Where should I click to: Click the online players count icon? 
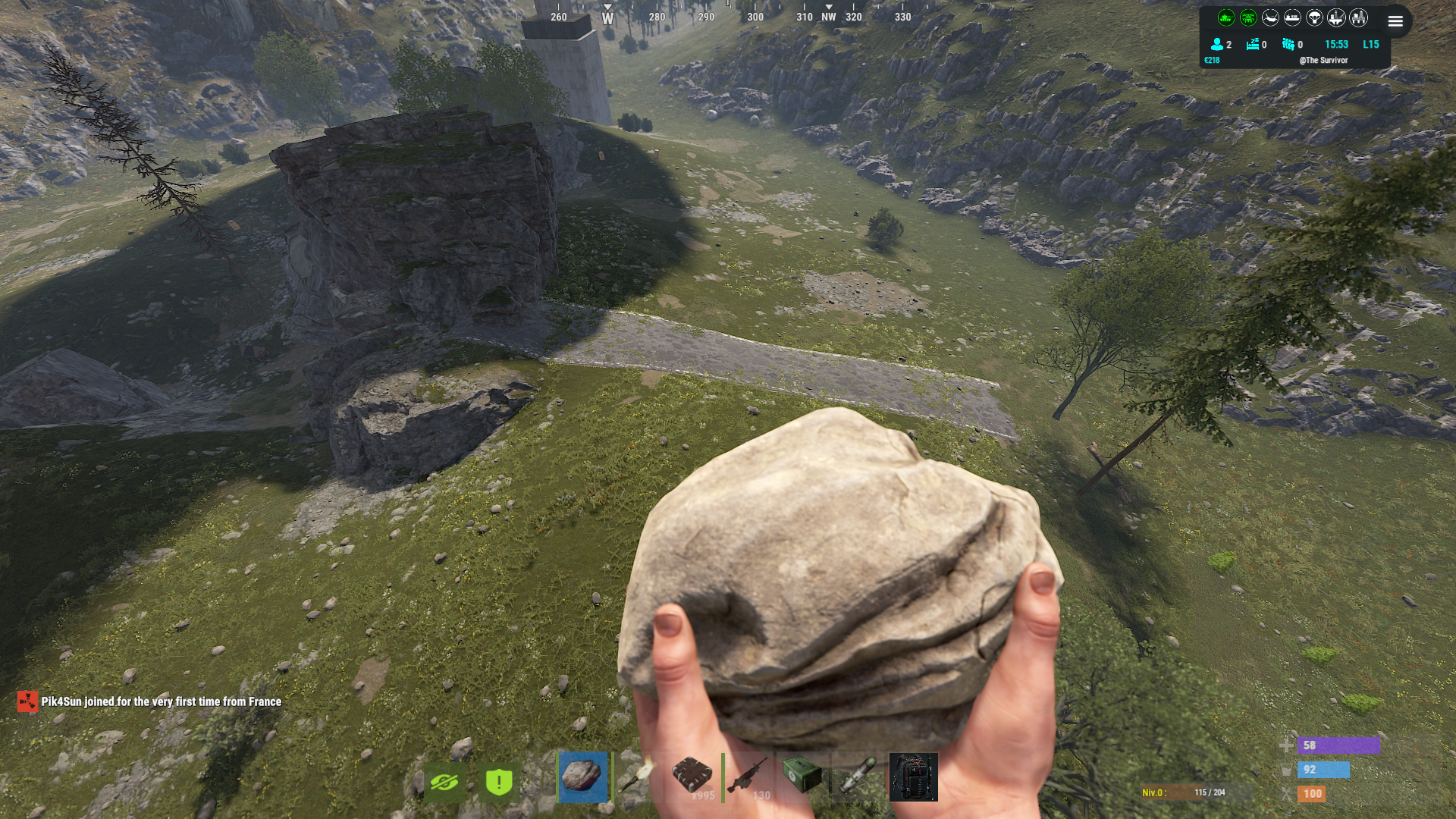pyautogui.click(x=1217, y=44)
